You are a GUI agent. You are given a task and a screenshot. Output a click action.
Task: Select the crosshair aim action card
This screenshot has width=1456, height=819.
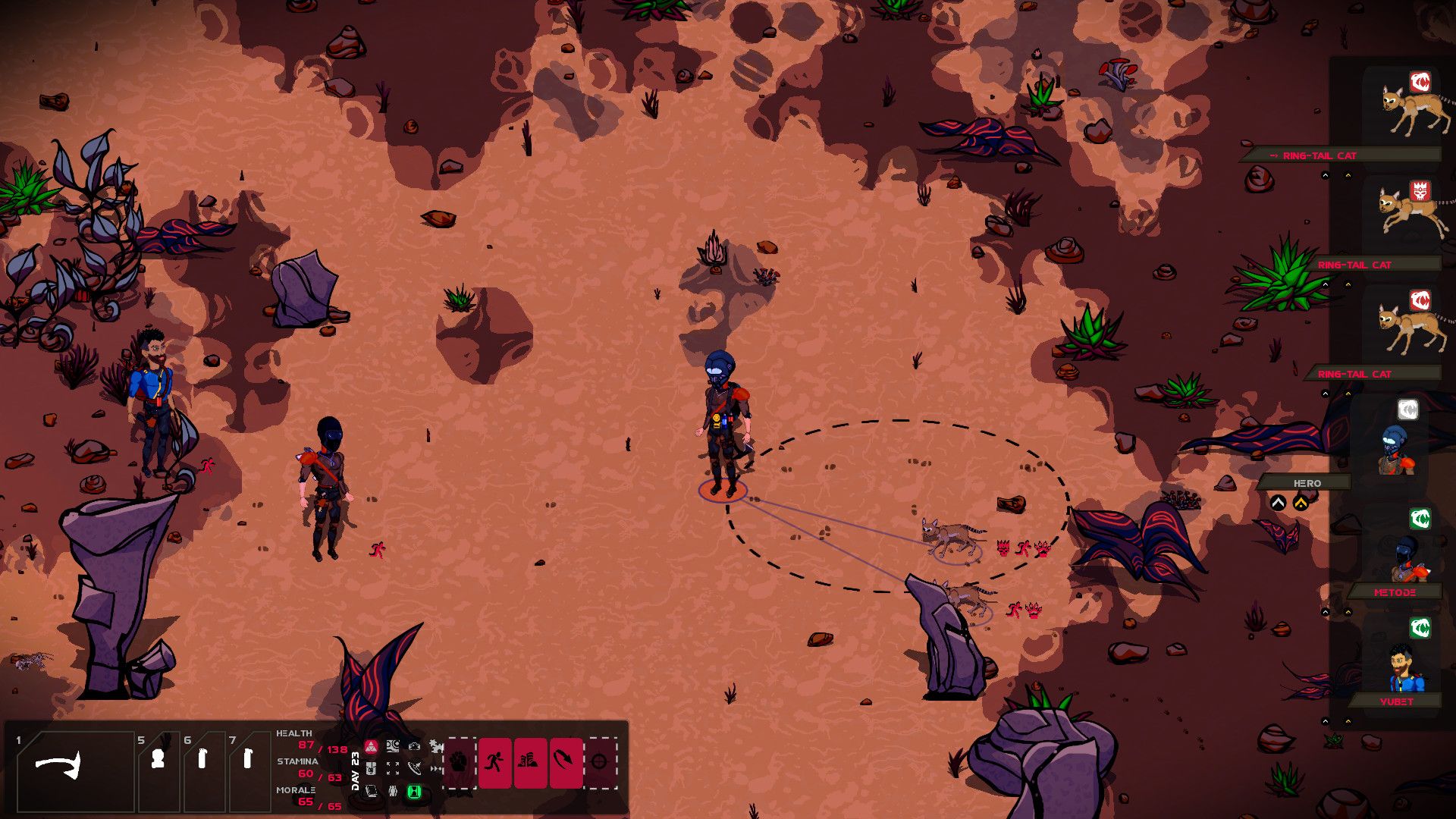coord(600,761)
